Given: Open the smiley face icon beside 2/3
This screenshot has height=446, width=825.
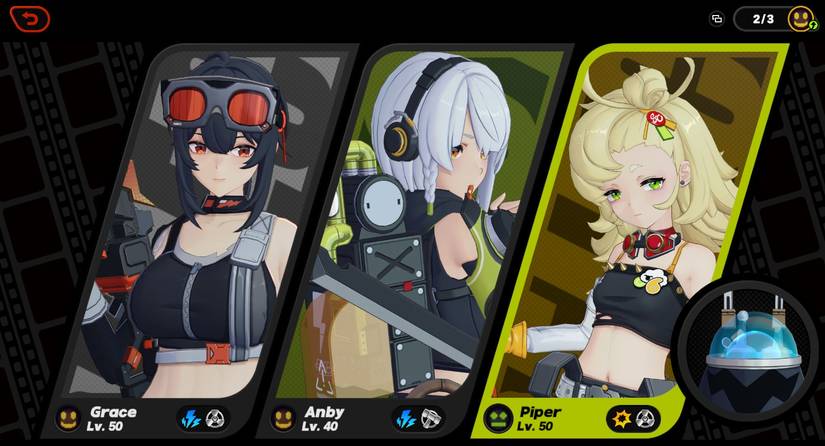Looking at the screenshot, I should pos(801,19).
